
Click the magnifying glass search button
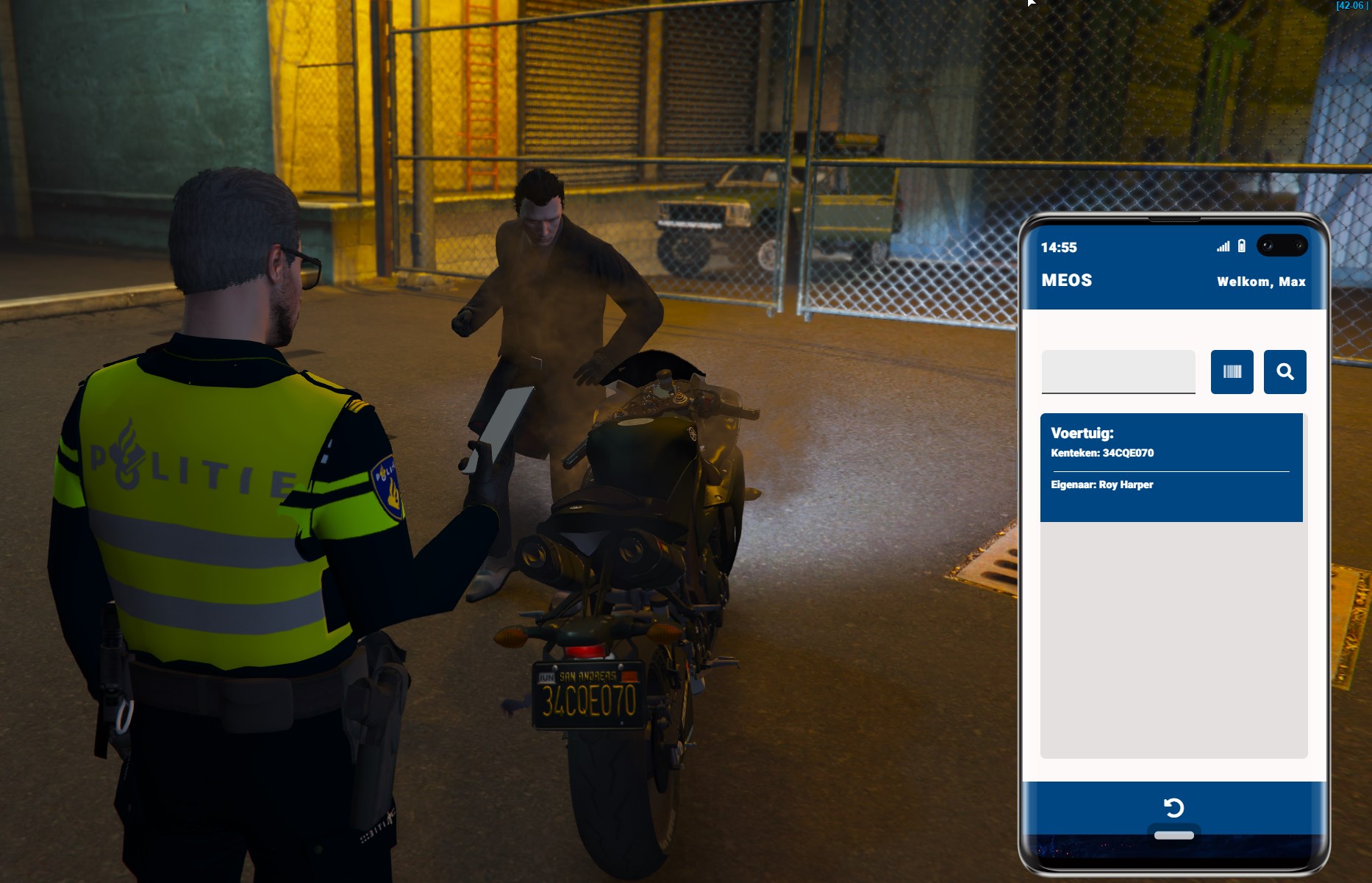pyautogui.click(x=1285, y=372)
